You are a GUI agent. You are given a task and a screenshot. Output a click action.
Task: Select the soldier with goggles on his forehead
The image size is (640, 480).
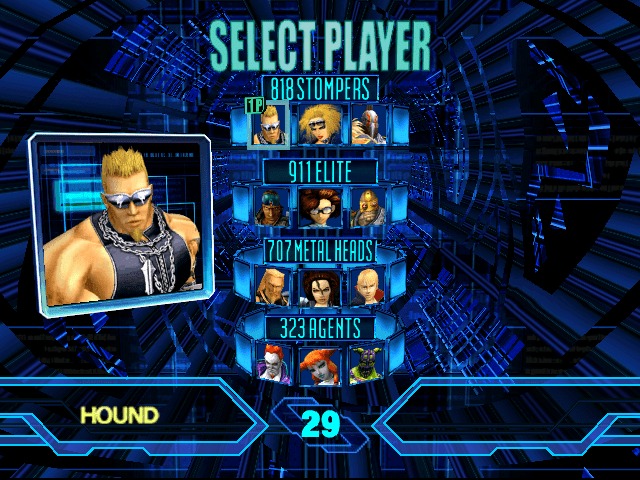(268, 206)
